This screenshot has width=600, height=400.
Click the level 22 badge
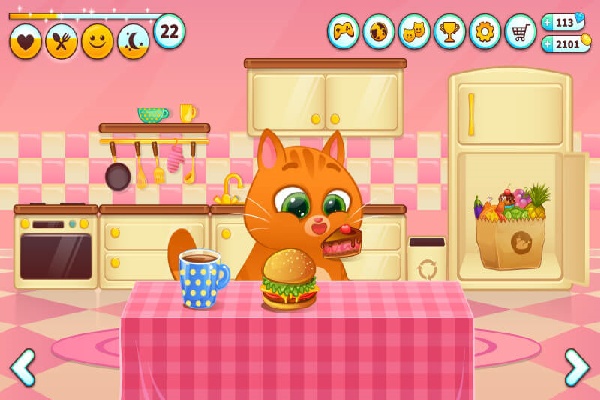click(169, 31)
